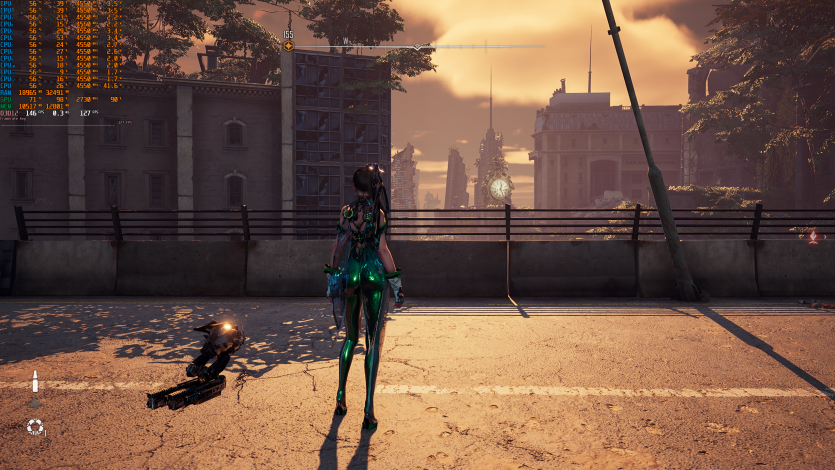Click the orange objective marker on the compass
Viewport: 835px width, 470px height.
point(288,45)
